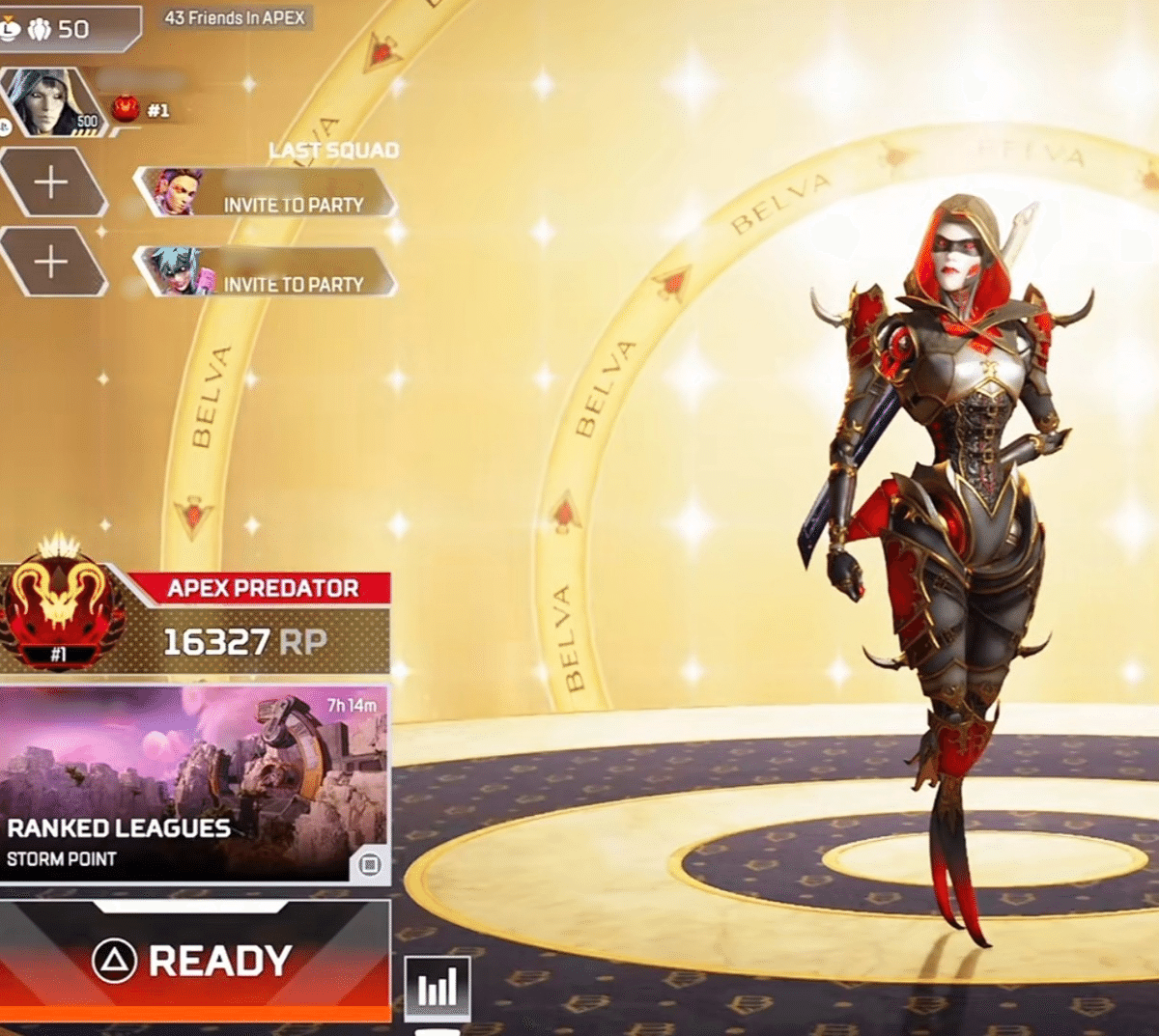This screenshot has height=1036, width=1159.
Task: Select your hooded player portrait card
Action: [53, 102]
